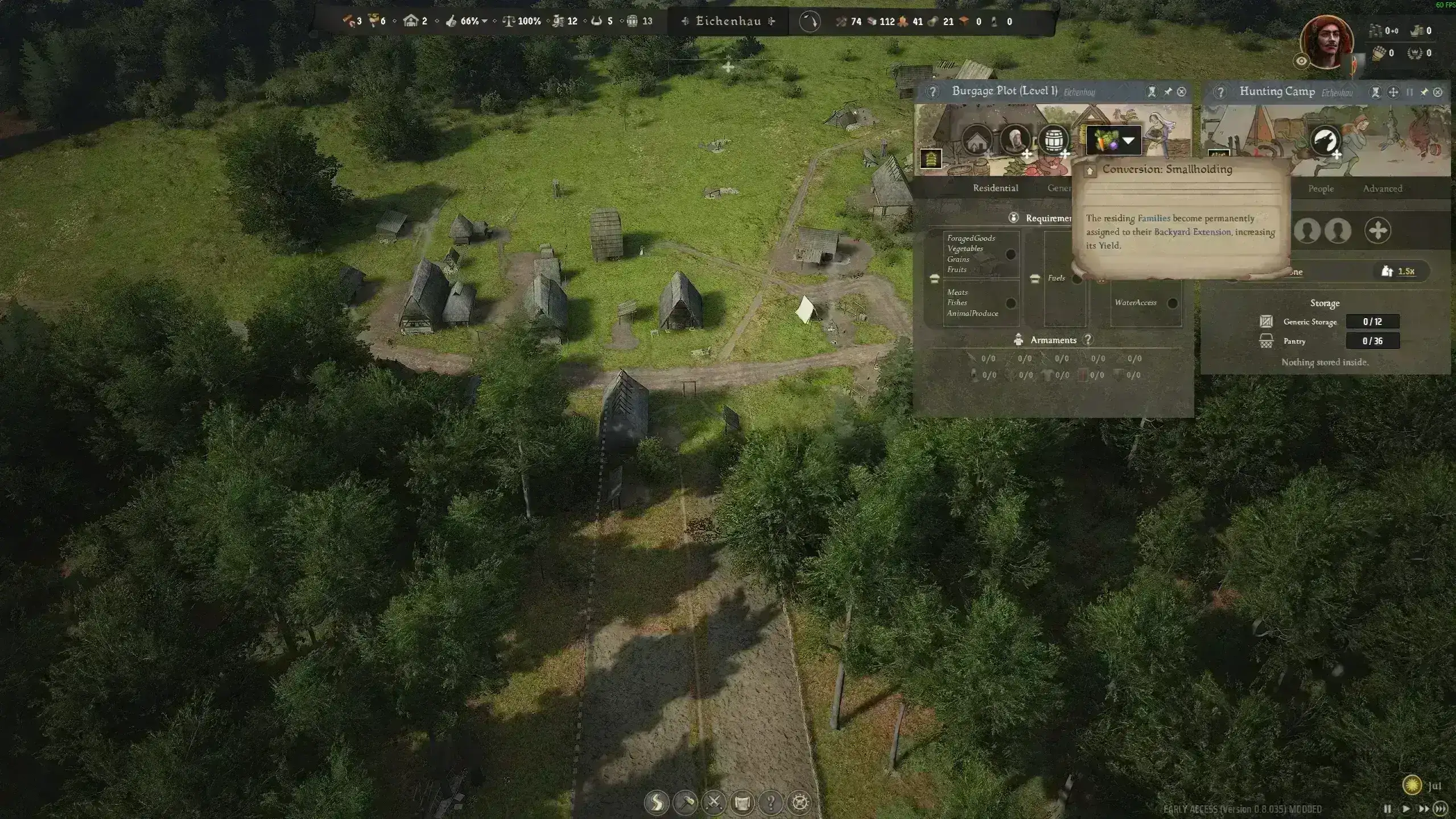
Task: Open the People tab in Hunting Camp
Action: 1321,188
